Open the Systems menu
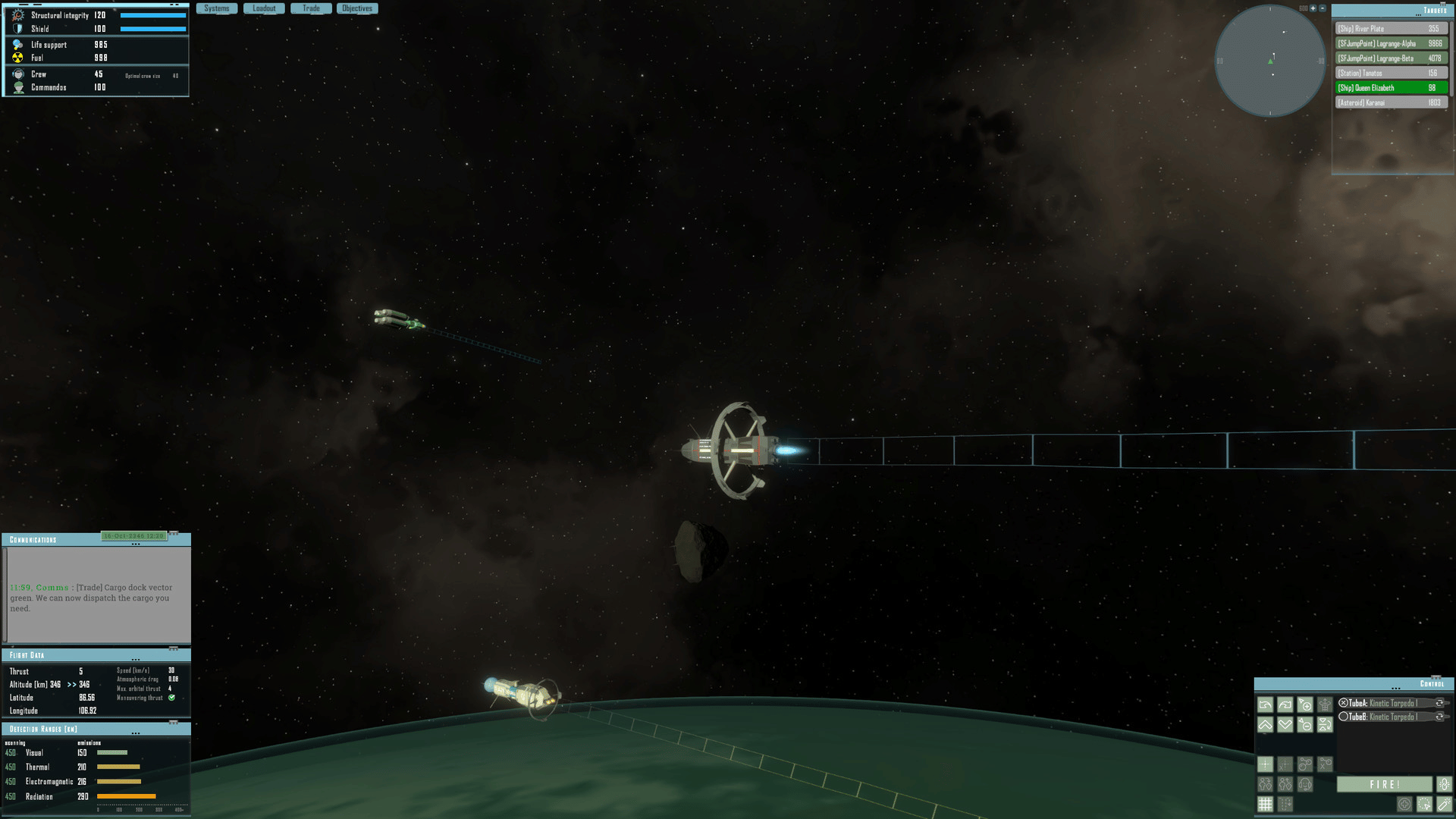The image size is (1456, 819). pyautogui.click(x=217, y=8)
